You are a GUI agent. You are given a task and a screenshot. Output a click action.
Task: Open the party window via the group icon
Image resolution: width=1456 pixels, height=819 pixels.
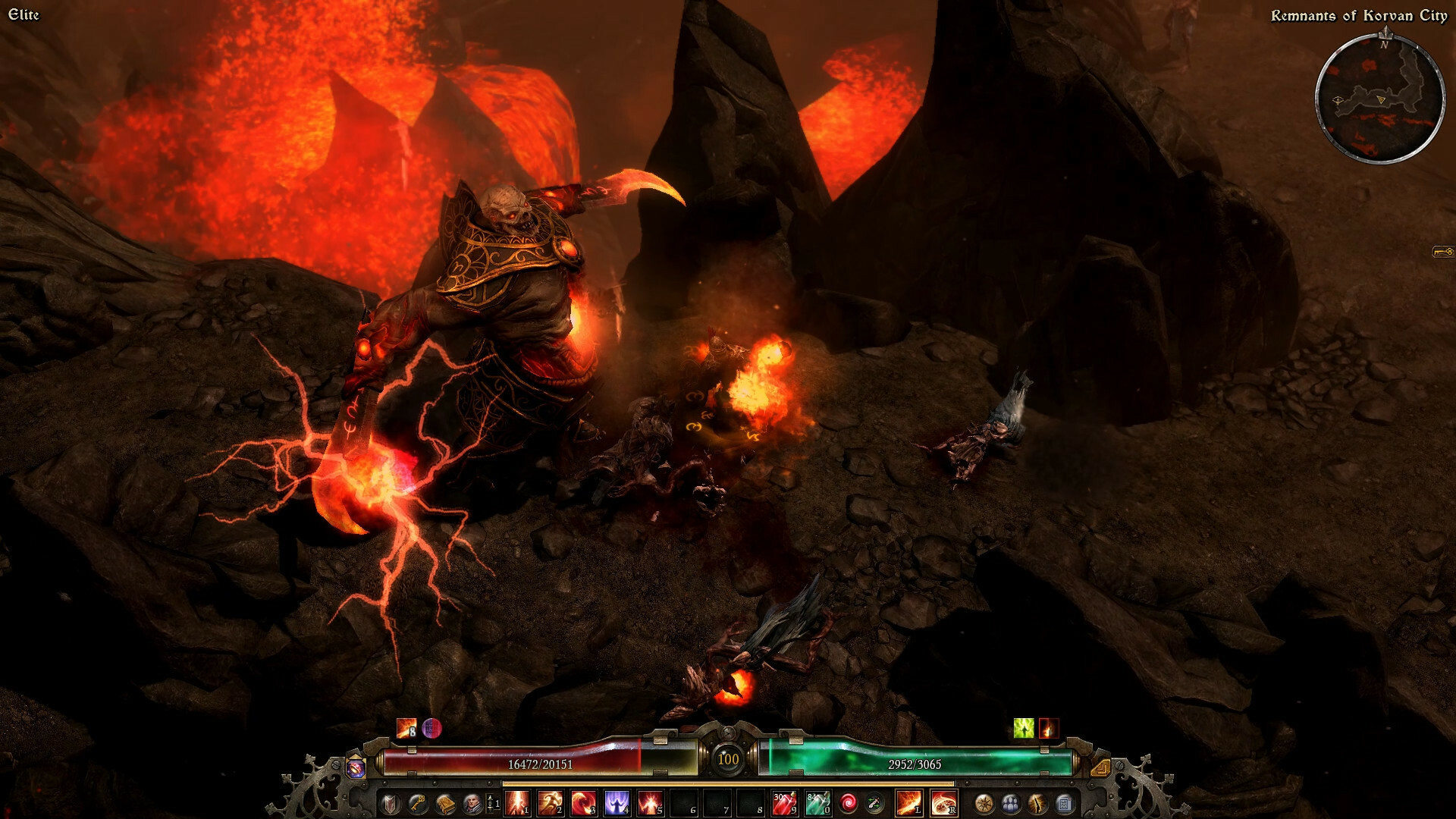coord(1012,804)
